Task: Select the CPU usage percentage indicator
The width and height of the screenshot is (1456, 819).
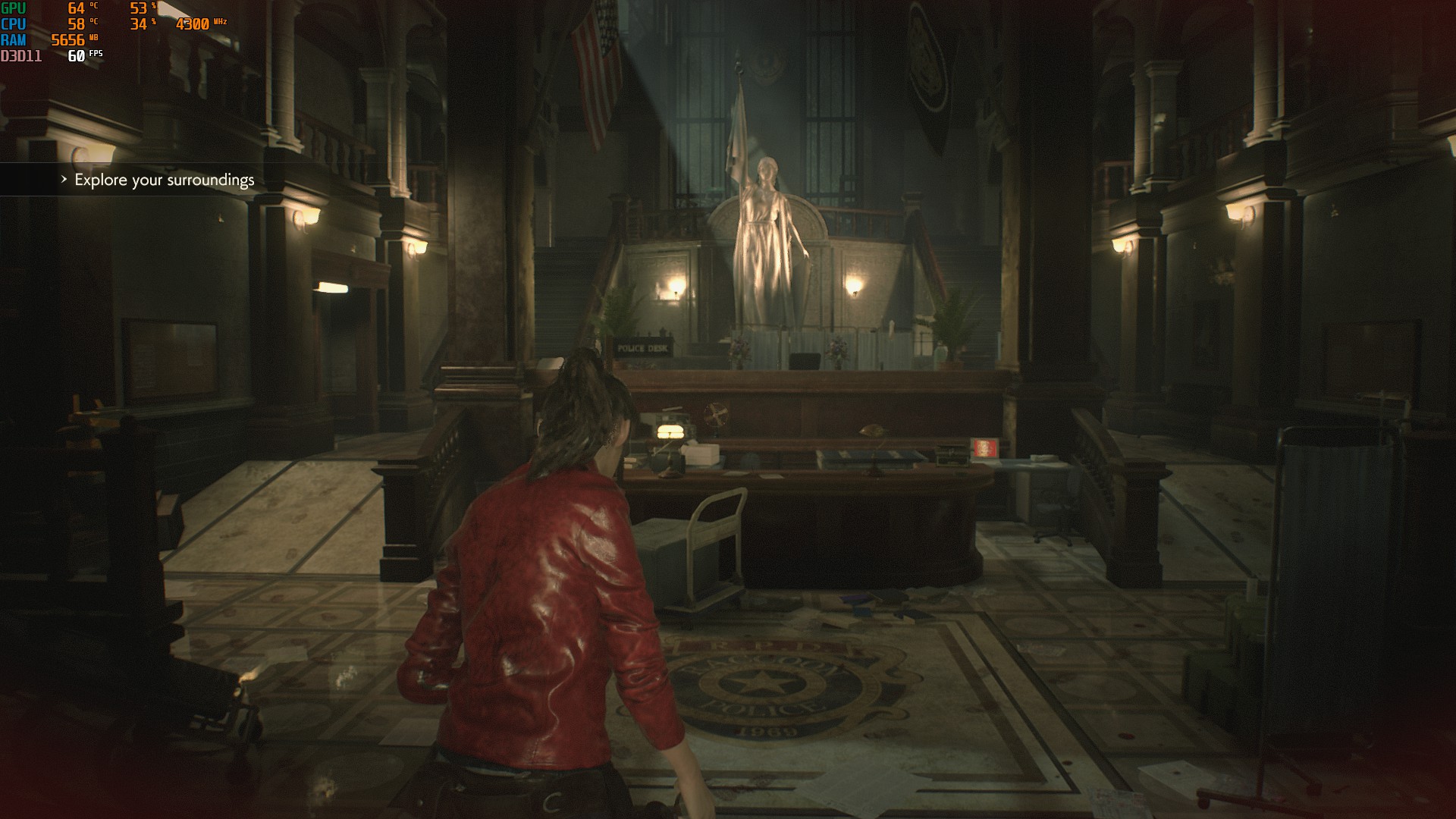Action: point(138,25)
